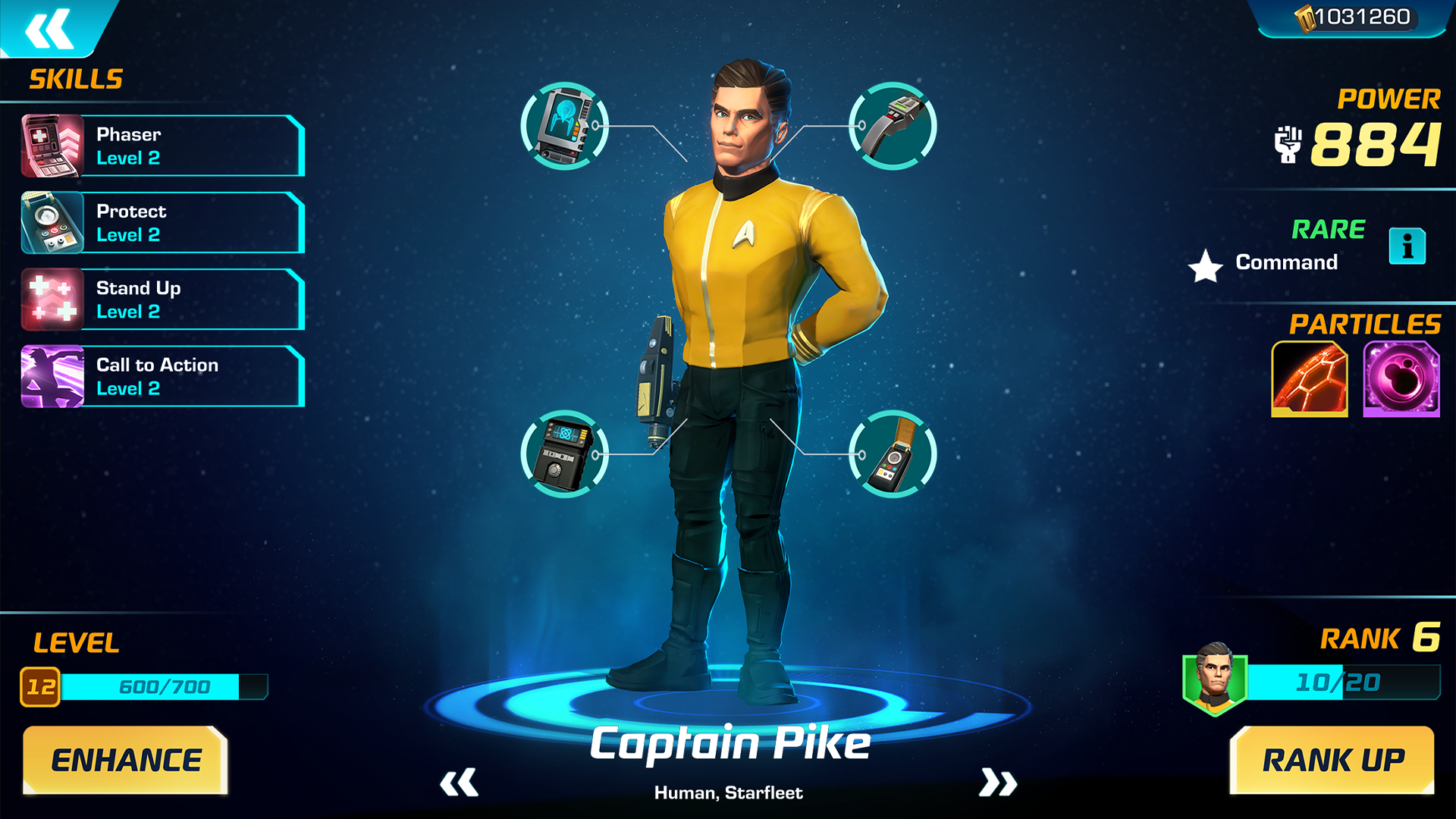The width and height of the screenshot is (1456, 819).
Task: Open the Rare Command info panel
Action: (1408, 246)
